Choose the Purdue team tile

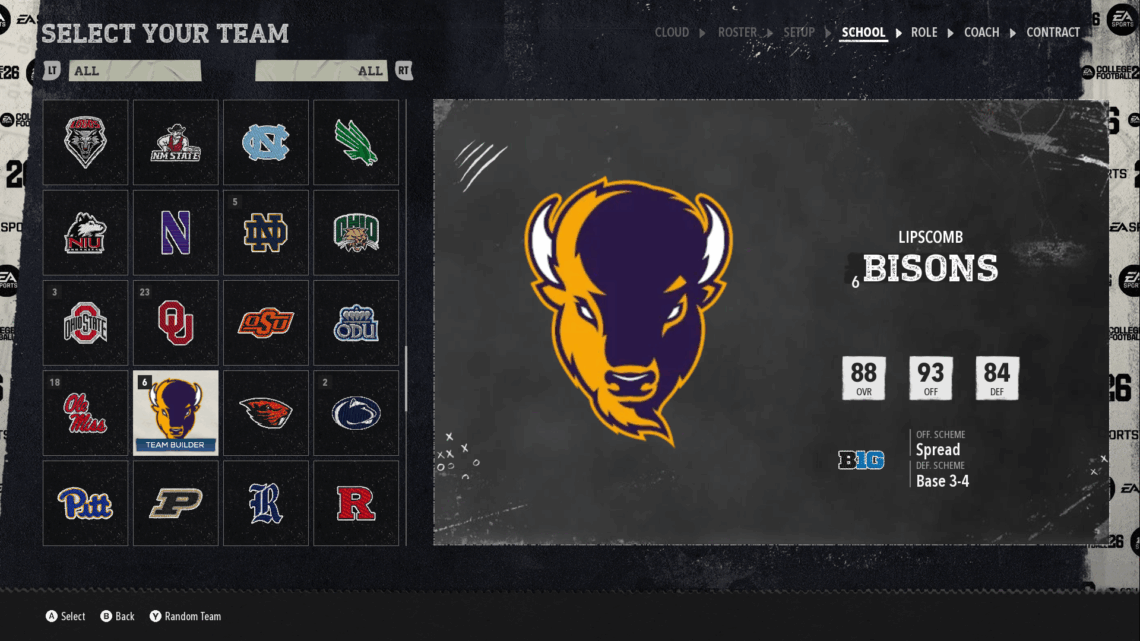coord(175,503)
